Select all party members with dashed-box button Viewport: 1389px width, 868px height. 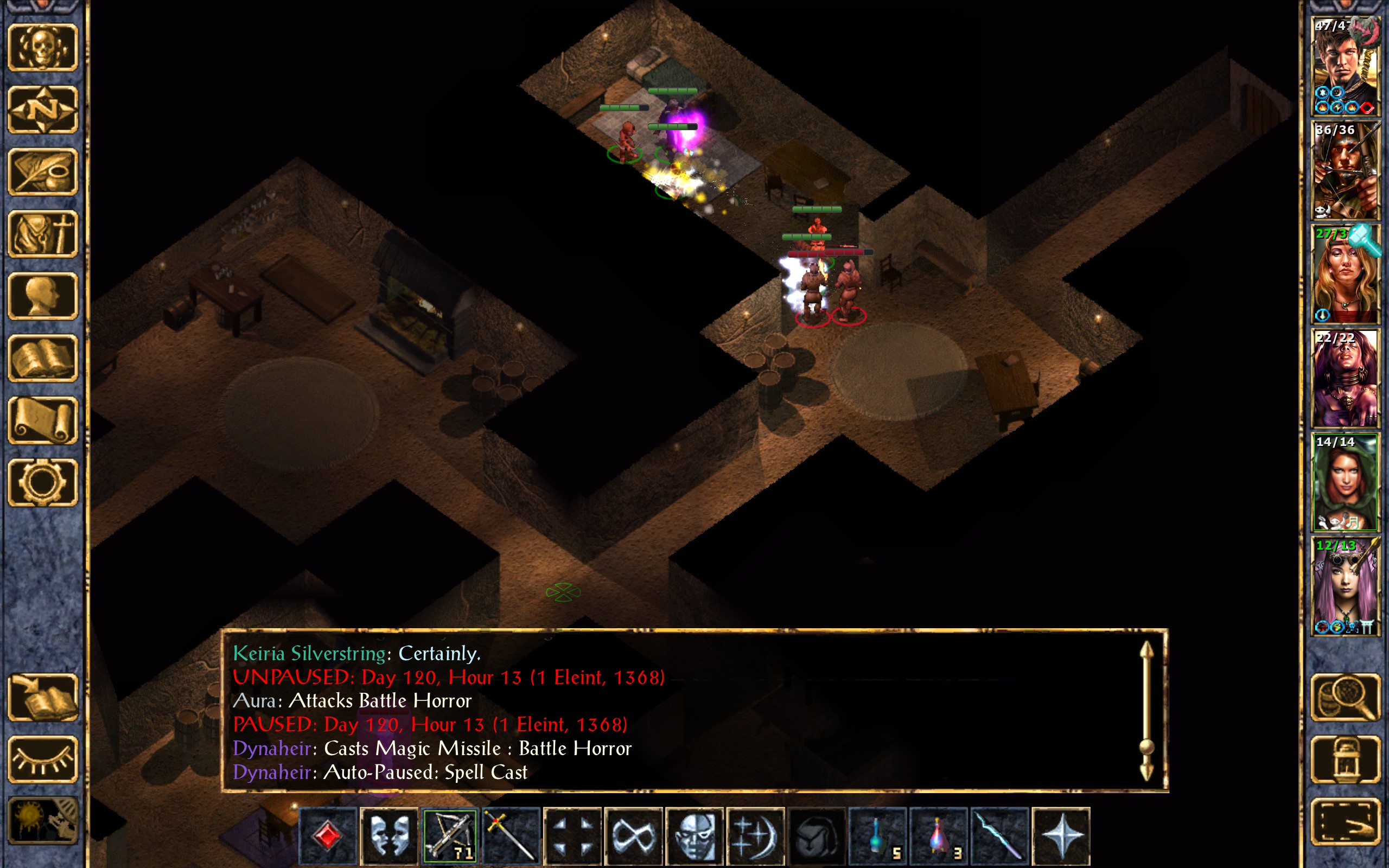[1345, 821]
